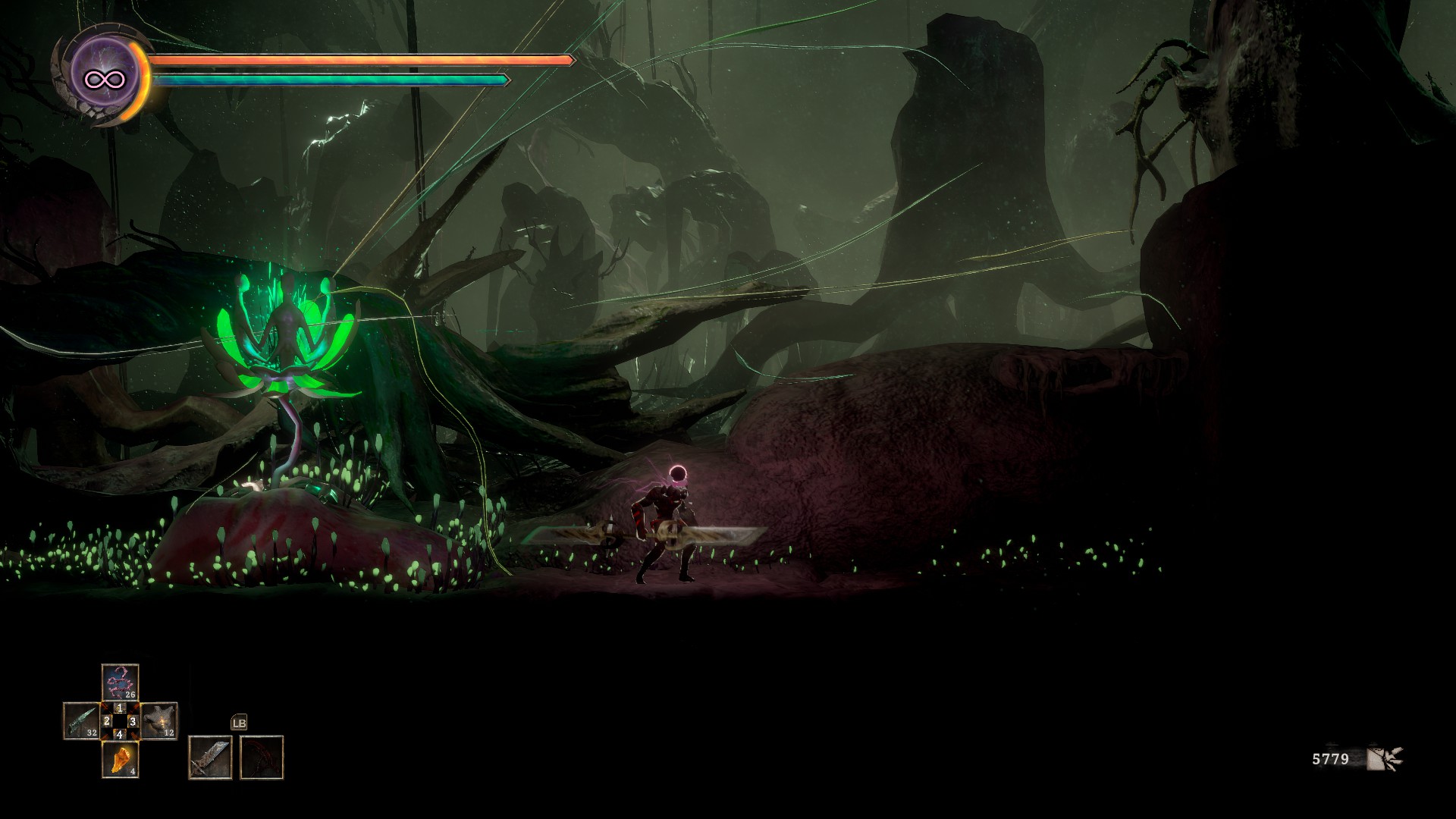The width and height of the screenshot is (1456, 819).
Task: Switch to the dark red scythe slot
Action: click(262, 757)
